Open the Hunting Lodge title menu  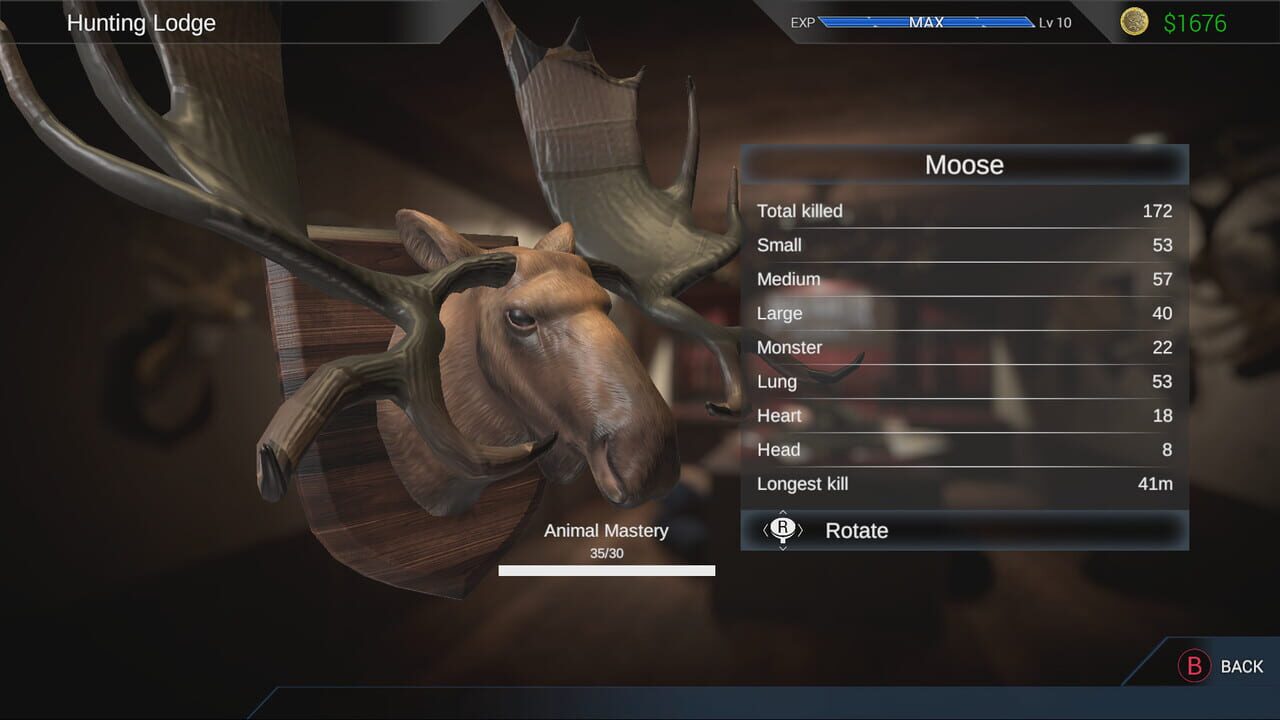pyautogui.click(x=142, y=22)
